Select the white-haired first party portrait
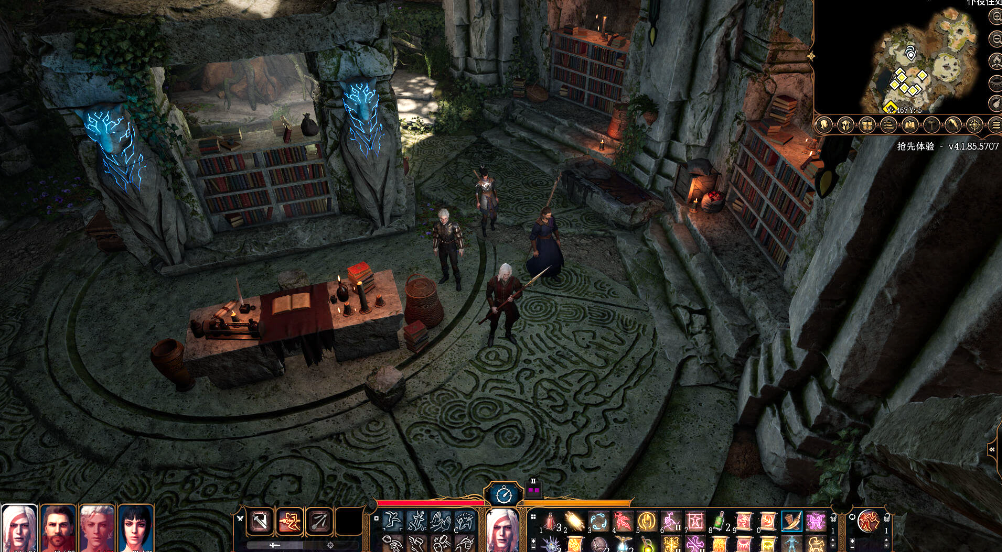The image size is (1002, 552). click(x=19, y=527)
